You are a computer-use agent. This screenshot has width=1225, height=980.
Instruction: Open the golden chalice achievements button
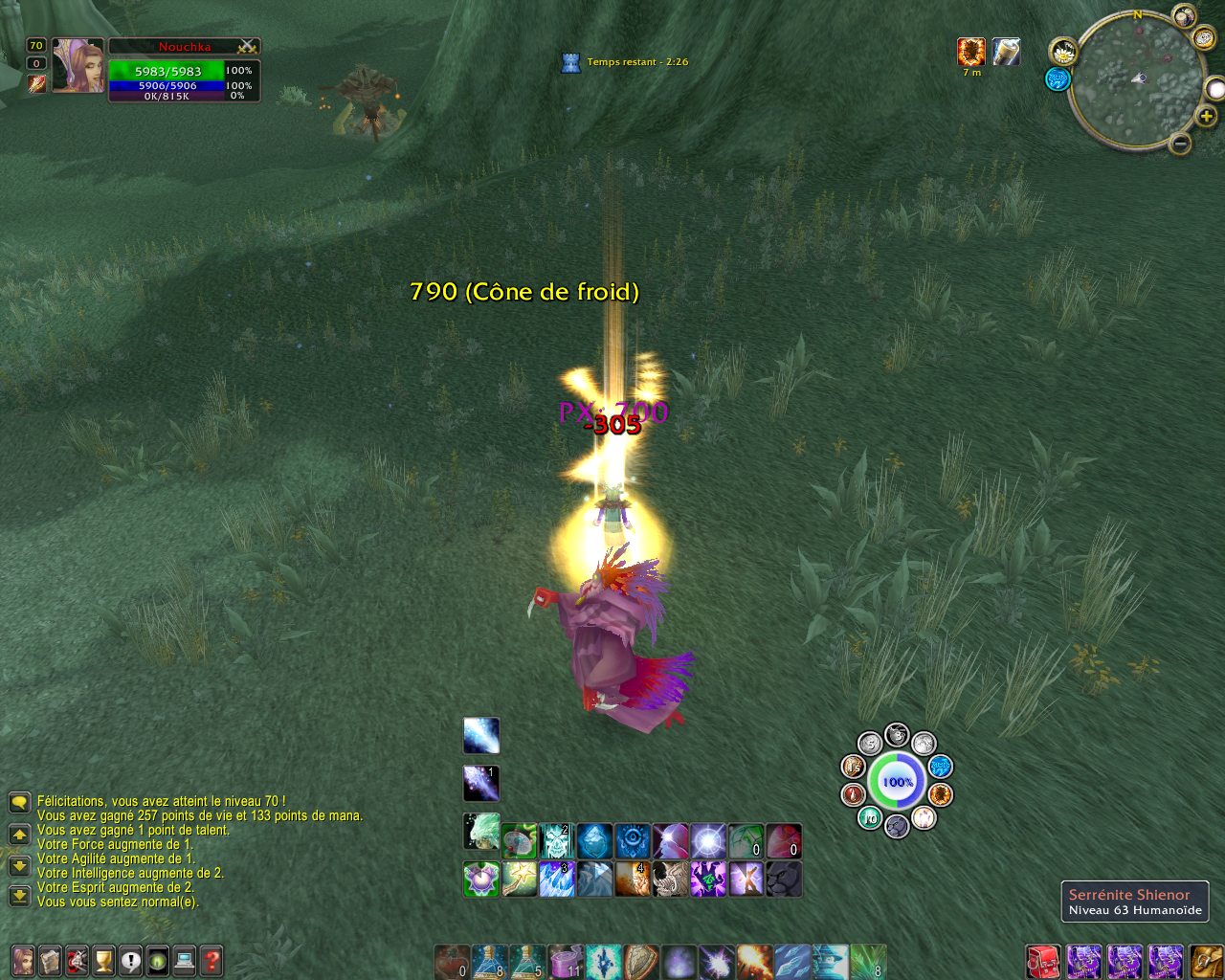click(x=103, y=959)
